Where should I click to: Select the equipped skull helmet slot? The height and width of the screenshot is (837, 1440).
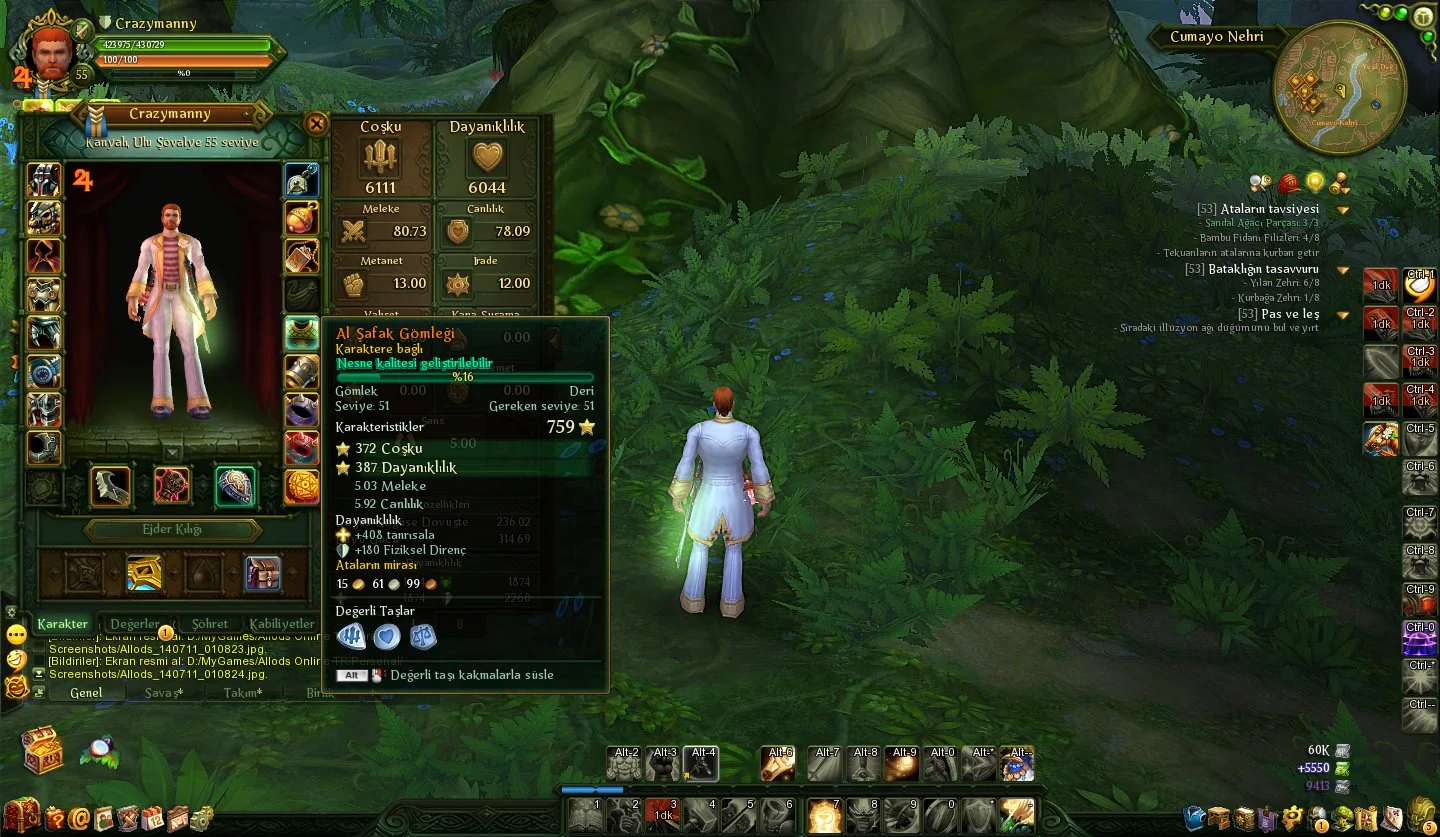click(44, 217)
